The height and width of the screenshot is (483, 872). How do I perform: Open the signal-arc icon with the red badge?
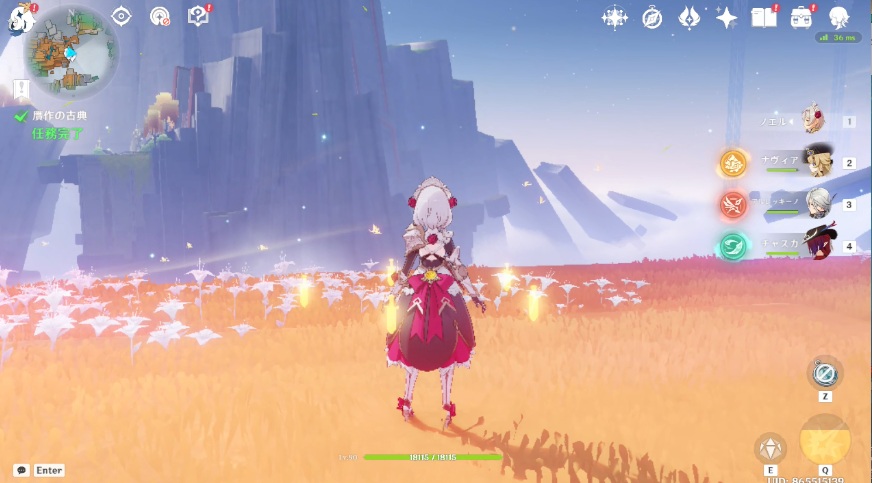point(160,16)
